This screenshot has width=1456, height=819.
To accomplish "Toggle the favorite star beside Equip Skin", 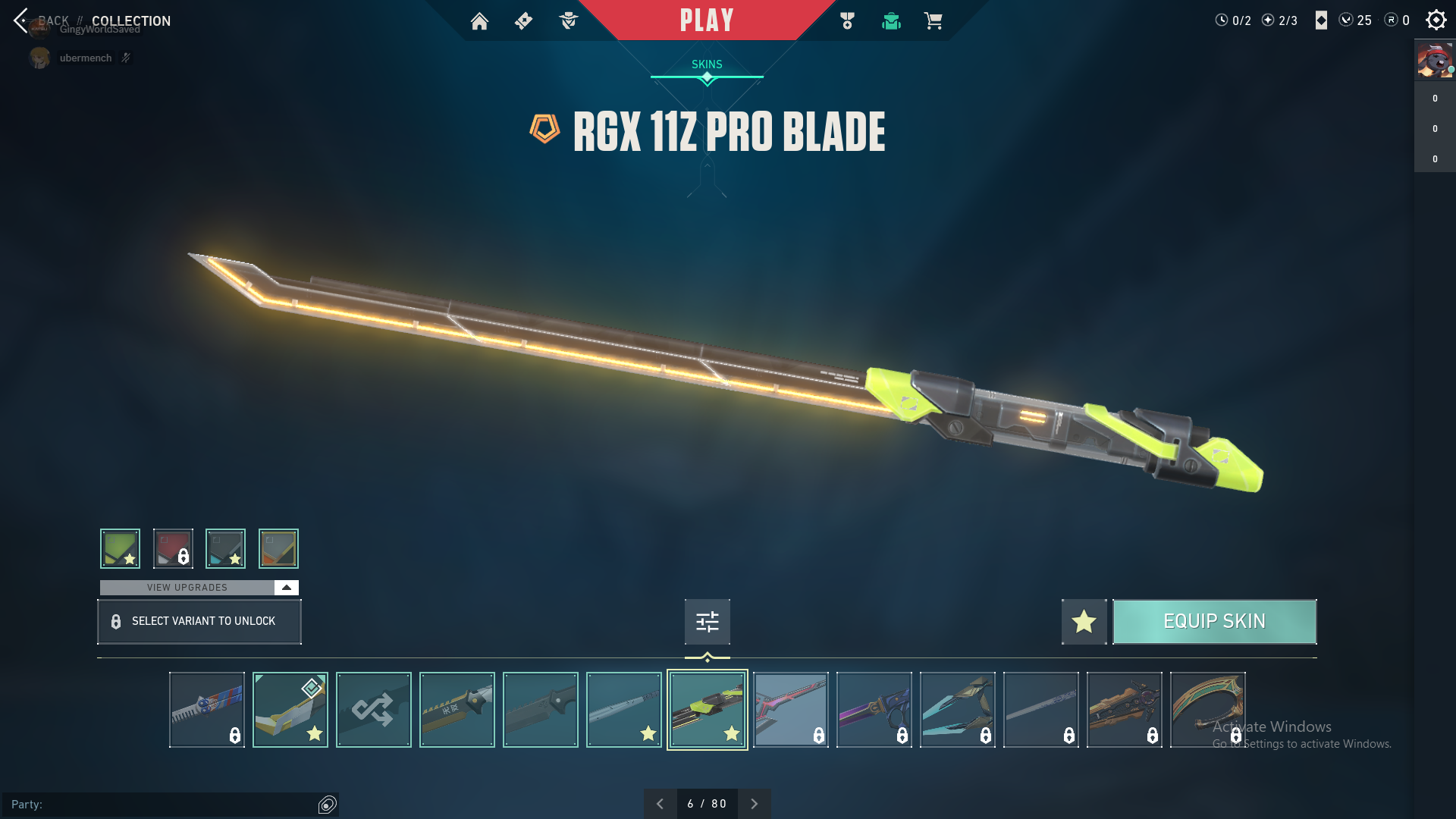I will [x=1084, y=622].
